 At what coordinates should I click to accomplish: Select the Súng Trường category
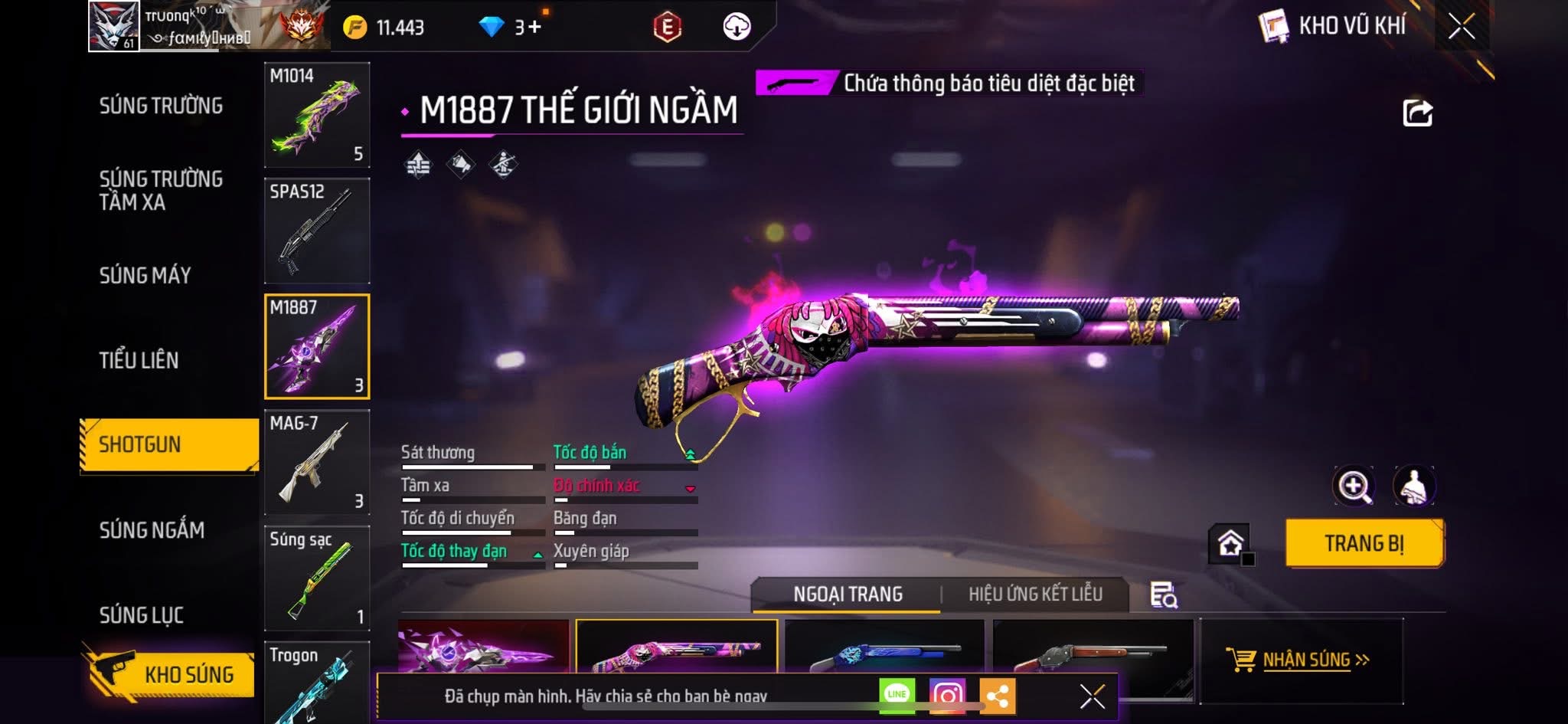tap(161, 106)
